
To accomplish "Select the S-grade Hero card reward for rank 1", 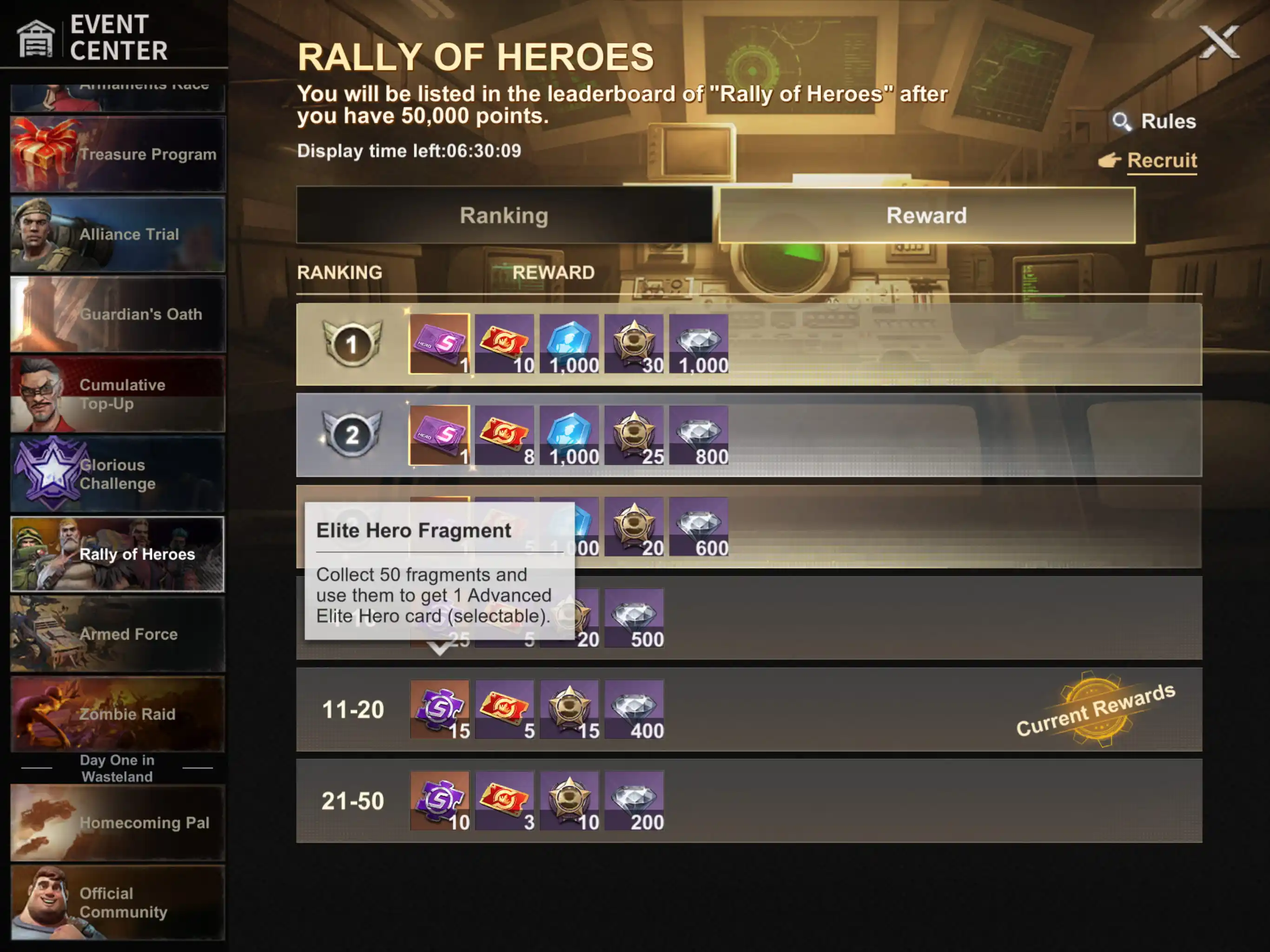I will click(x=440, y=344).
